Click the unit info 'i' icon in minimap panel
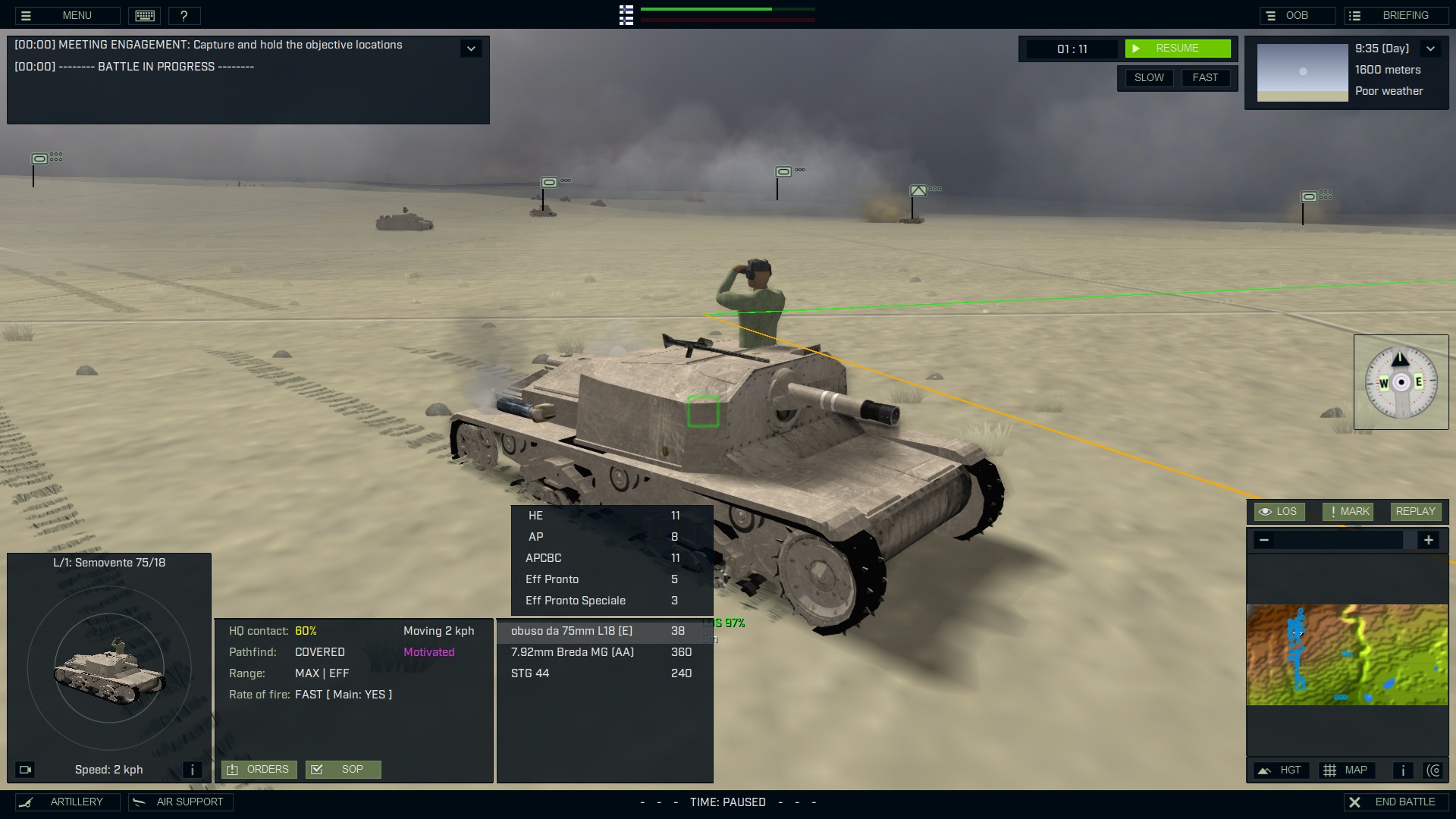1456x819 pixels. click(1402, 770)
